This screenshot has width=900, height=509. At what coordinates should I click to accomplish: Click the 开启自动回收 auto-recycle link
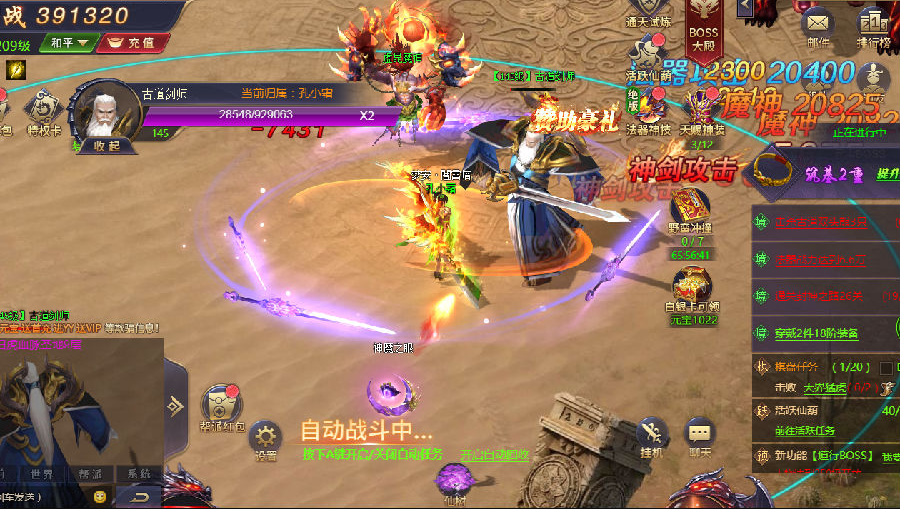(x=495, y=454)
